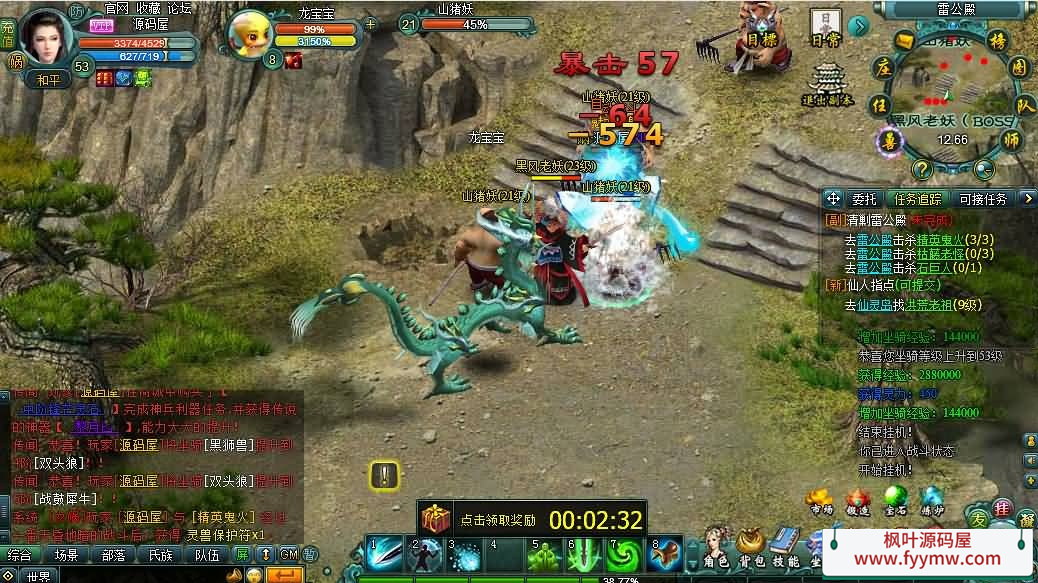Open the 日常 daily activities icon
The width and height of the screenshot is (1038, 583).
click(x=826, y=27)
